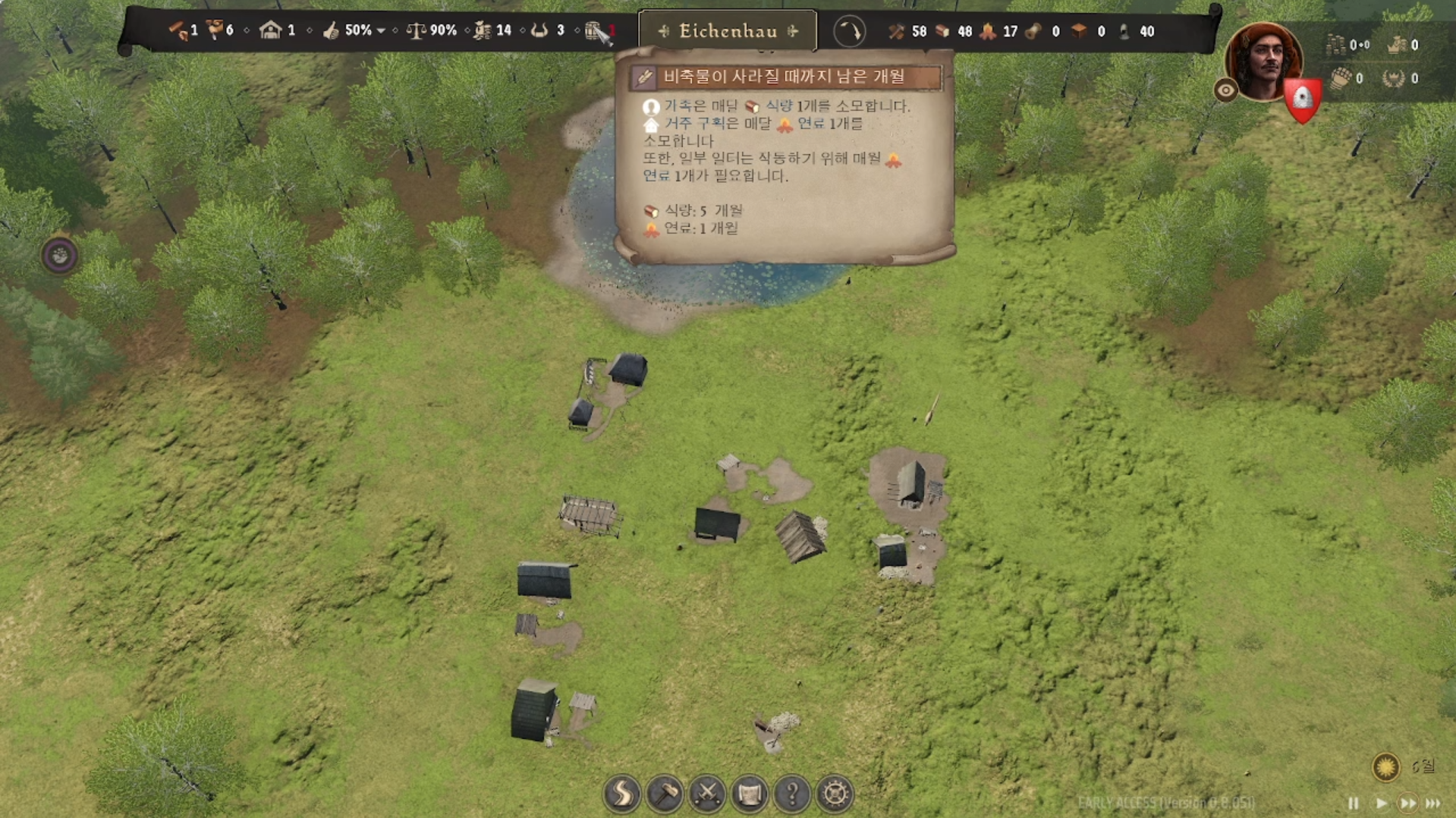
Task: Expand the 50% approval dropdown
Action: 381,31
